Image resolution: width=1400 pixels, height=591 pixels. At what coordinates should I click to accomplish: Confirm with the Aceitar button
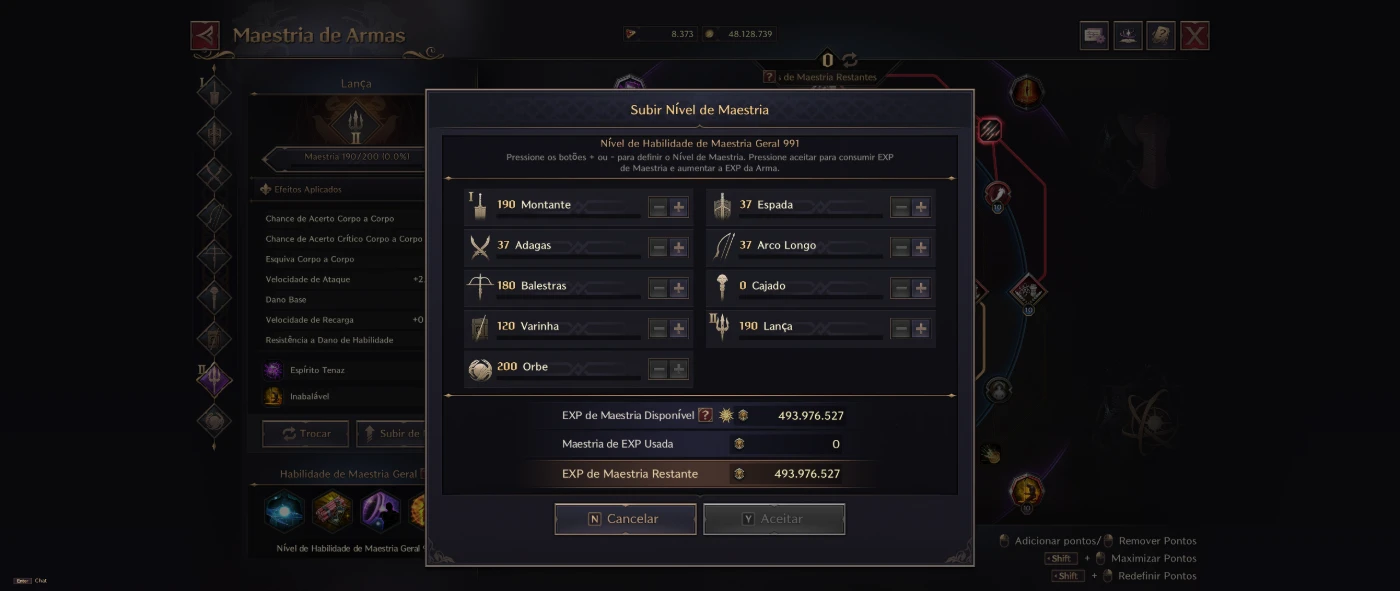point(773,519)
